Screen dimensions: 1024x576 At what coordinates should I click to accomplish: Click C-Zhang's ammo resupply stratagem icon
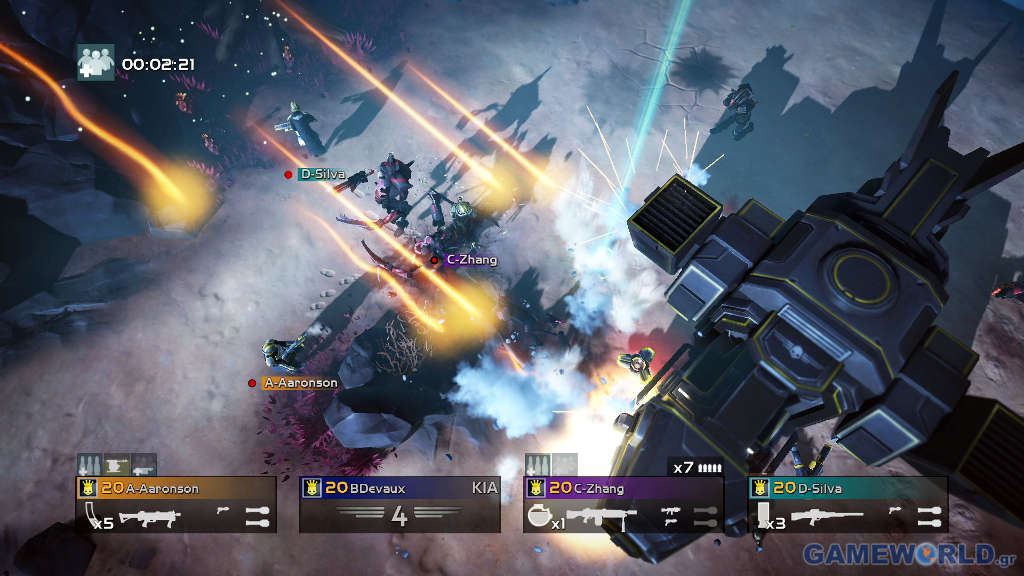[538, 465]
